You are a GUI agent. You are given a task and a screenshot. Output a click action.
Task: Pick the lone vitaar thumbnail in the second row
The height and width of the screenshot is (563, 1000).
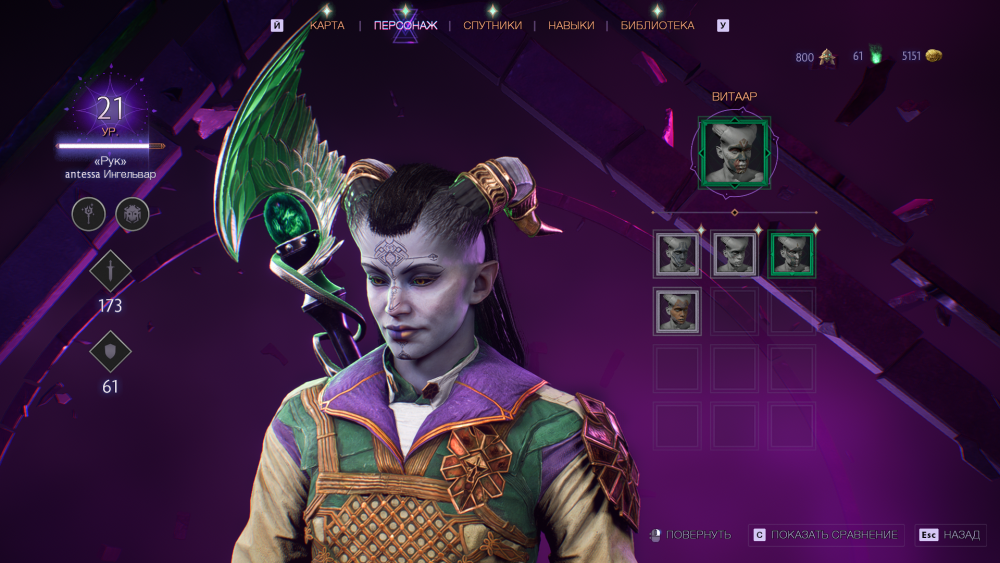677,311
